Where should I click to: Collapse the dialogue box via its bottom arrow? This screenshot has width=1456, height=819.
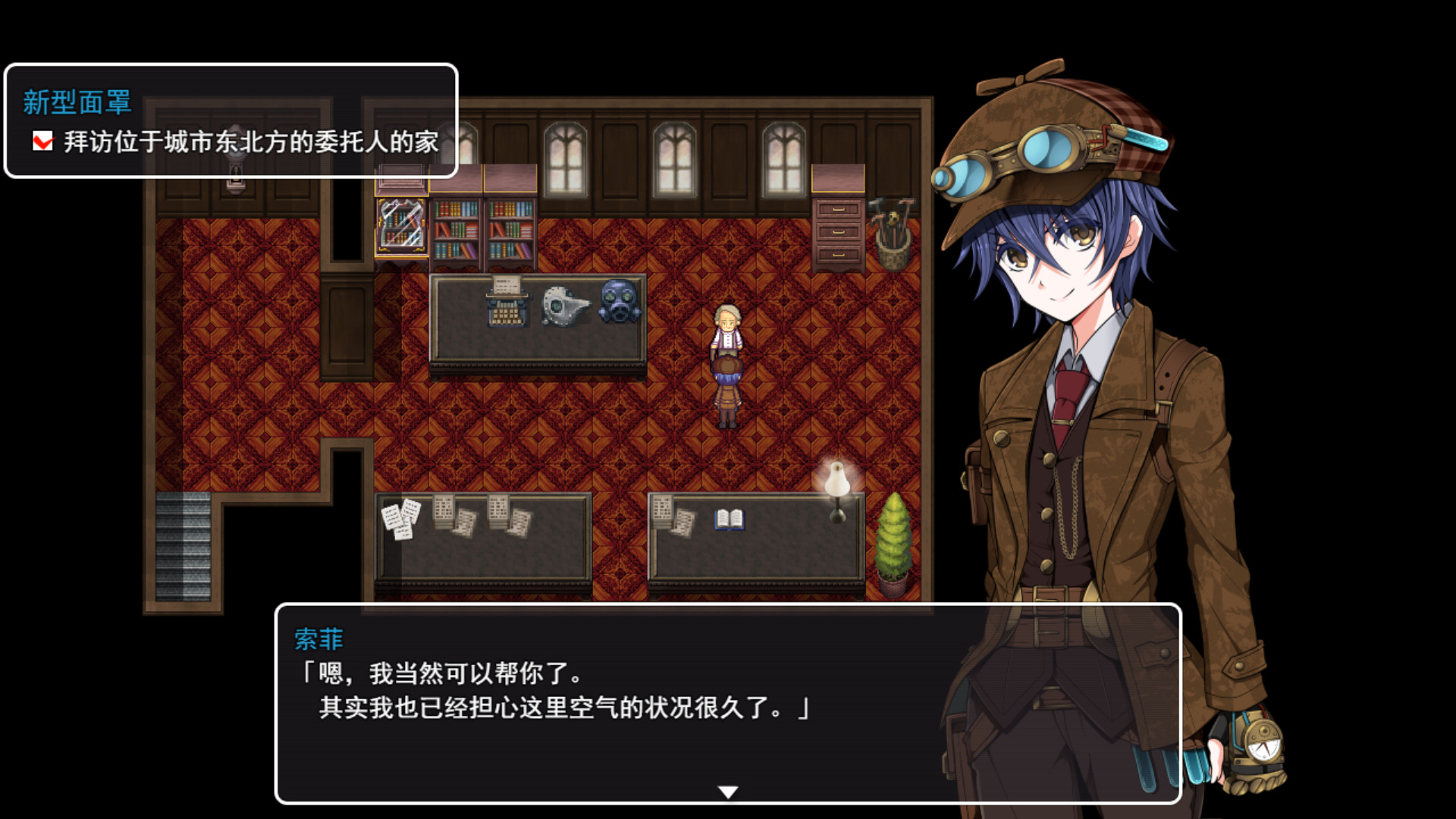coord(727,791)
